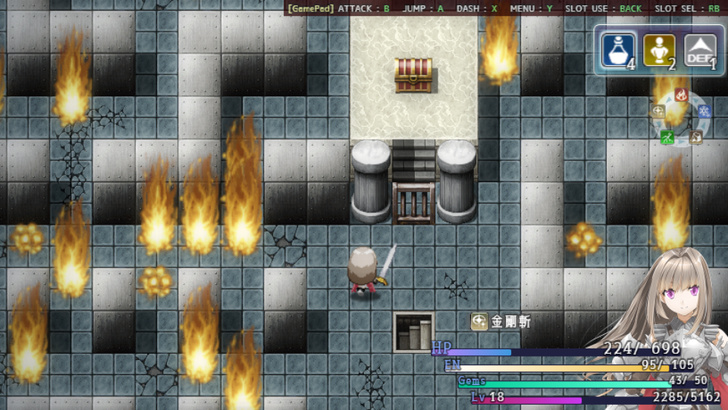The image size is (728, 410).
Task: Use the golden figure item slot
Action: tap(658, 50)
